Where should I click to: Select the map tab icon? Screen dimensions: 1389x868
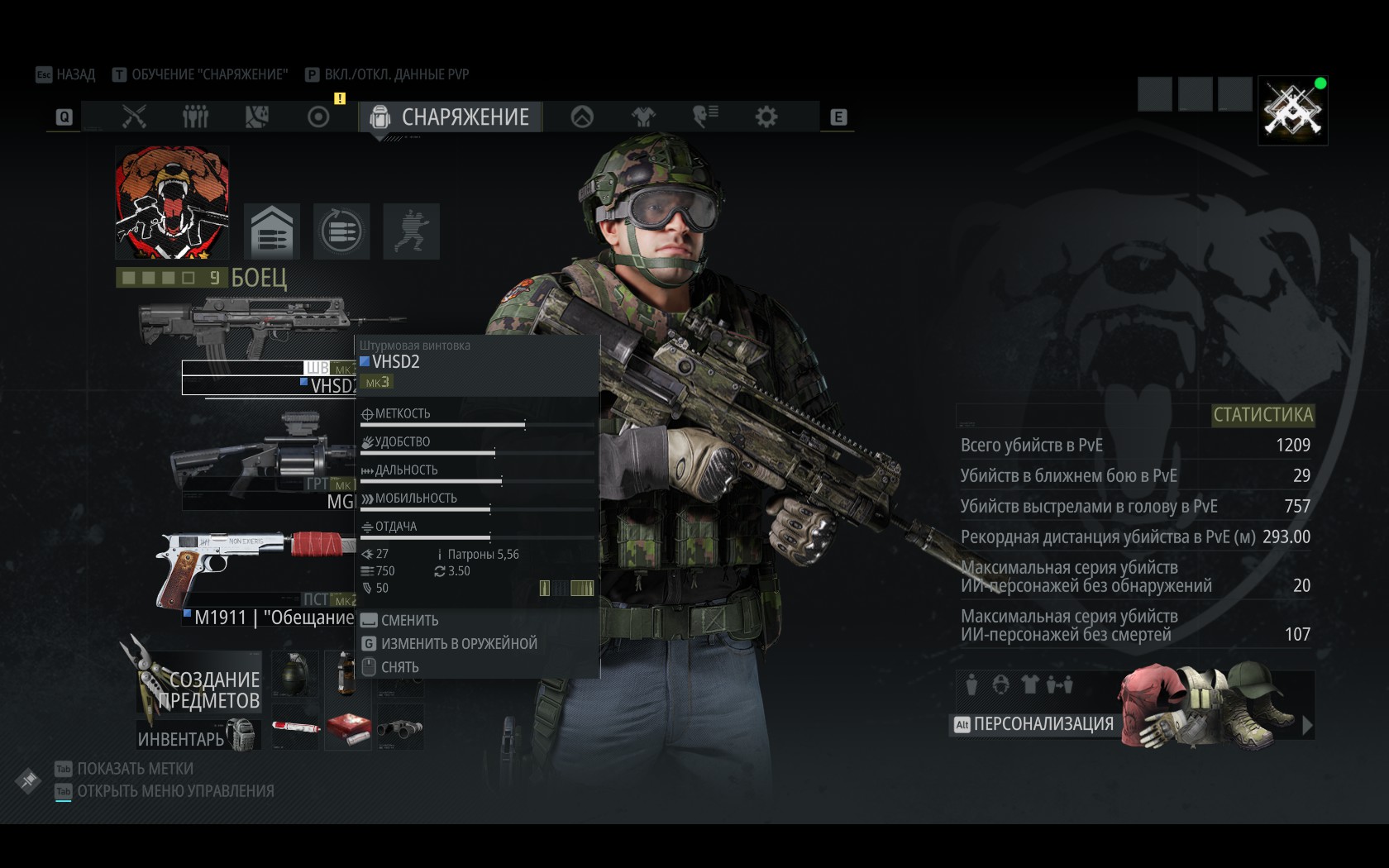click(256, 117)
